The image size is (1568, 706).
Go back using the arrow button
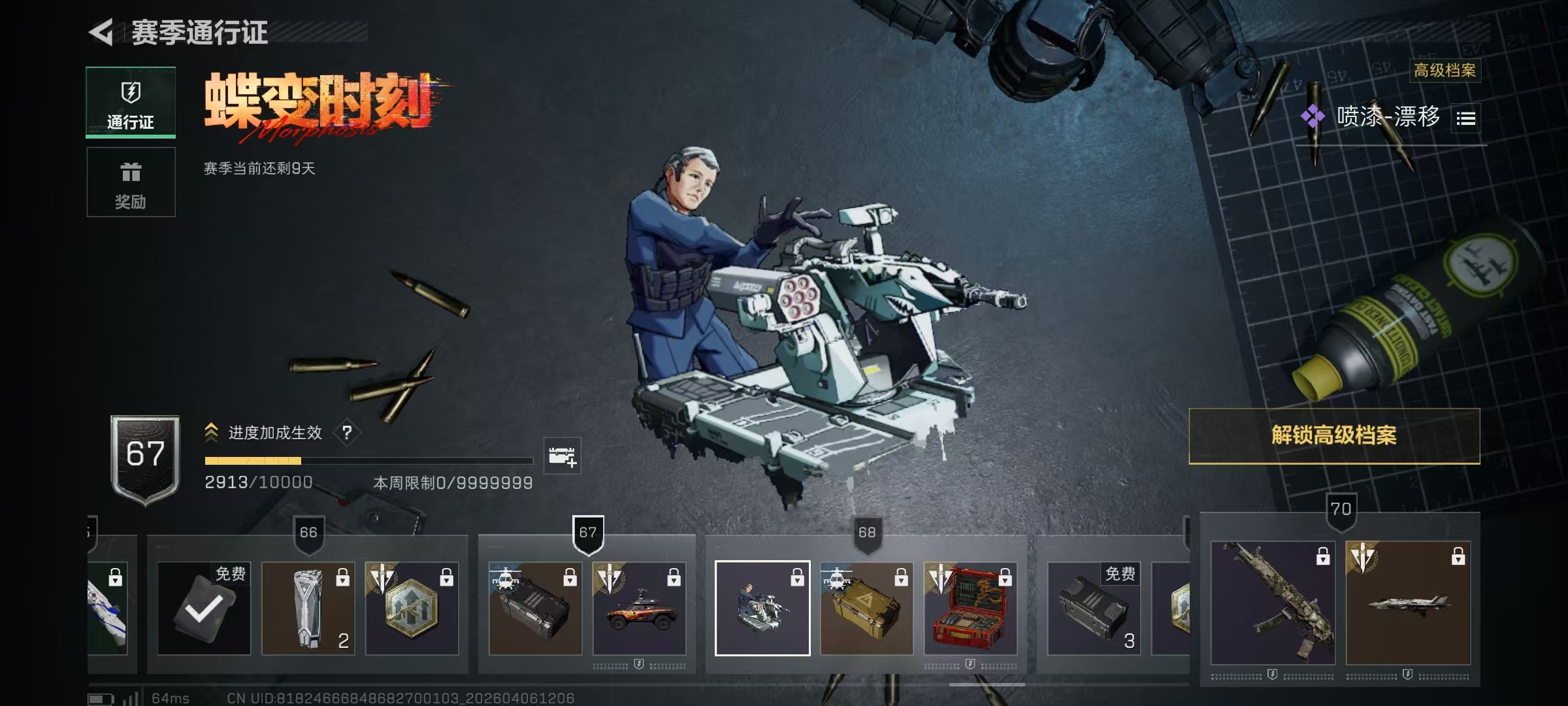click(102, 32)
